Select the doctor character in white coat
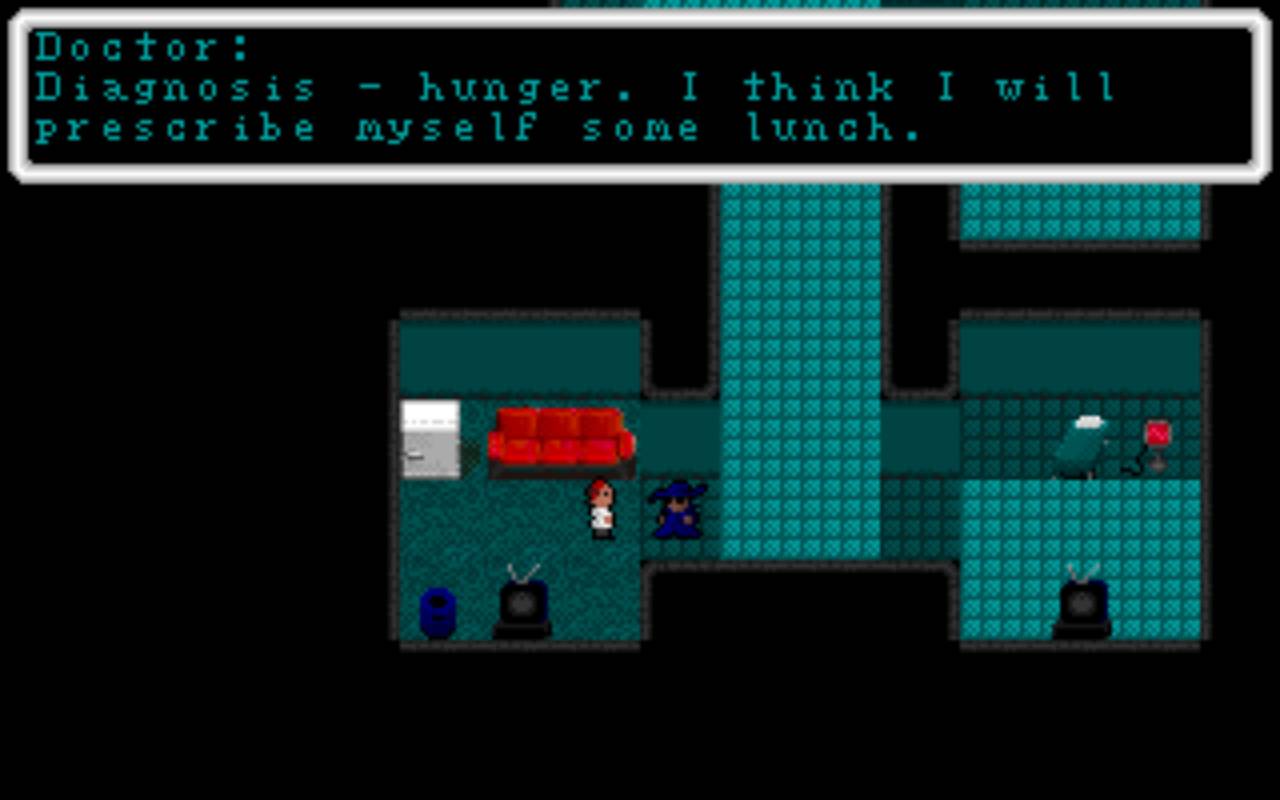This screenshot has height=800, width=1280. [x=599, y=510]
